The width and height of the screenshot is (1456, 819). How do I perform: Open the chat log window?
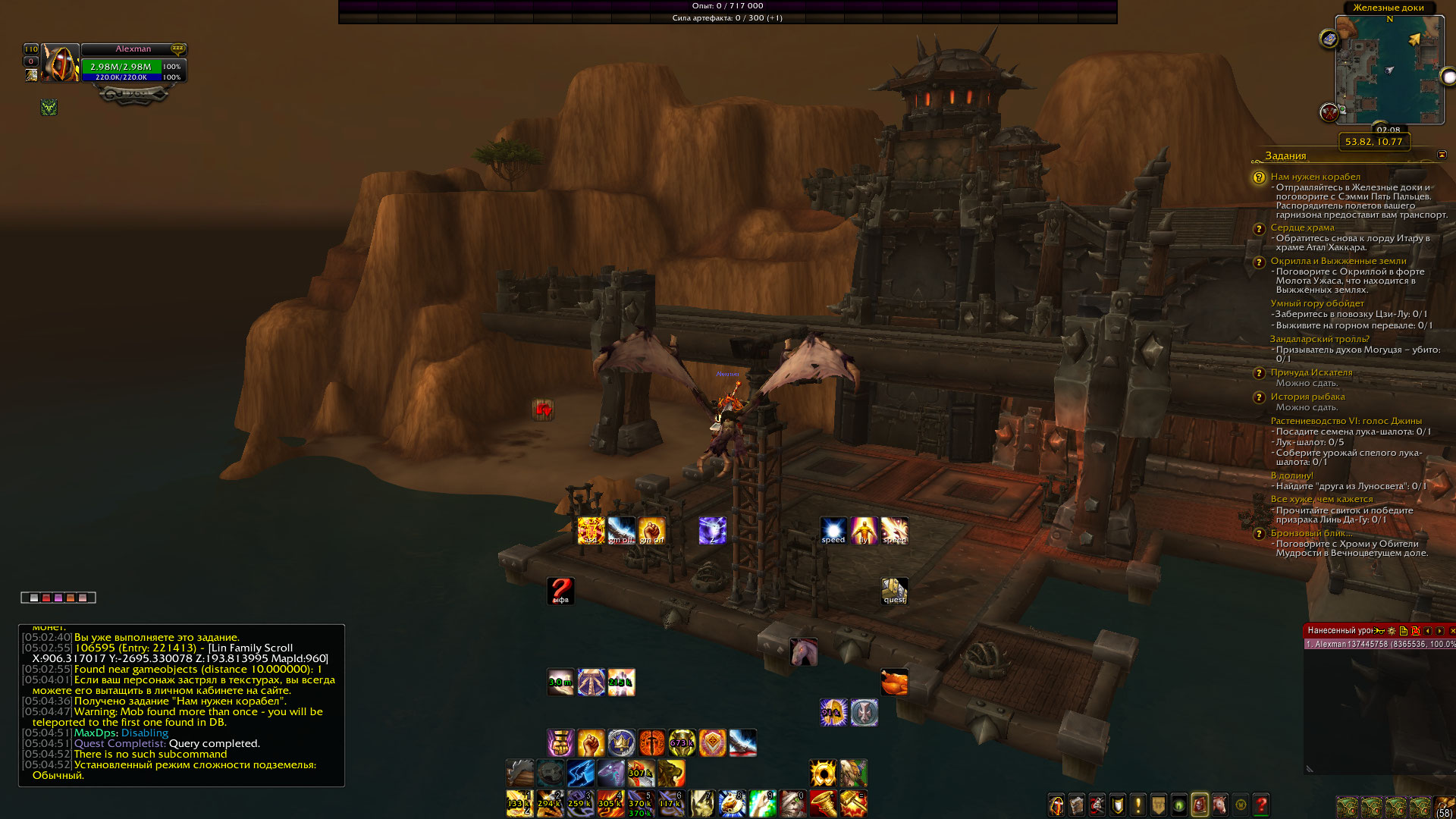click(181, 705)
